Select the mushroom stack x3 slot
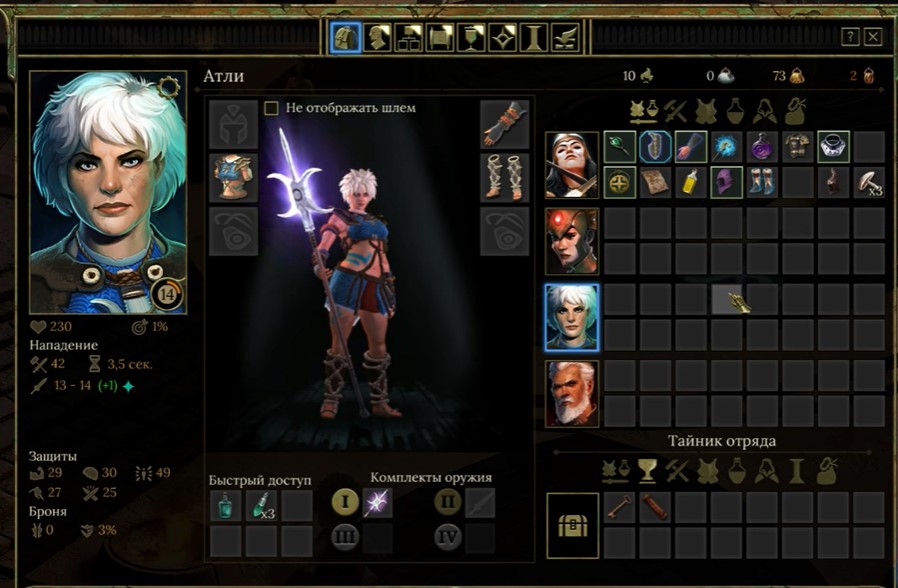Screen dimensions: 898x588 click(869, 182)
